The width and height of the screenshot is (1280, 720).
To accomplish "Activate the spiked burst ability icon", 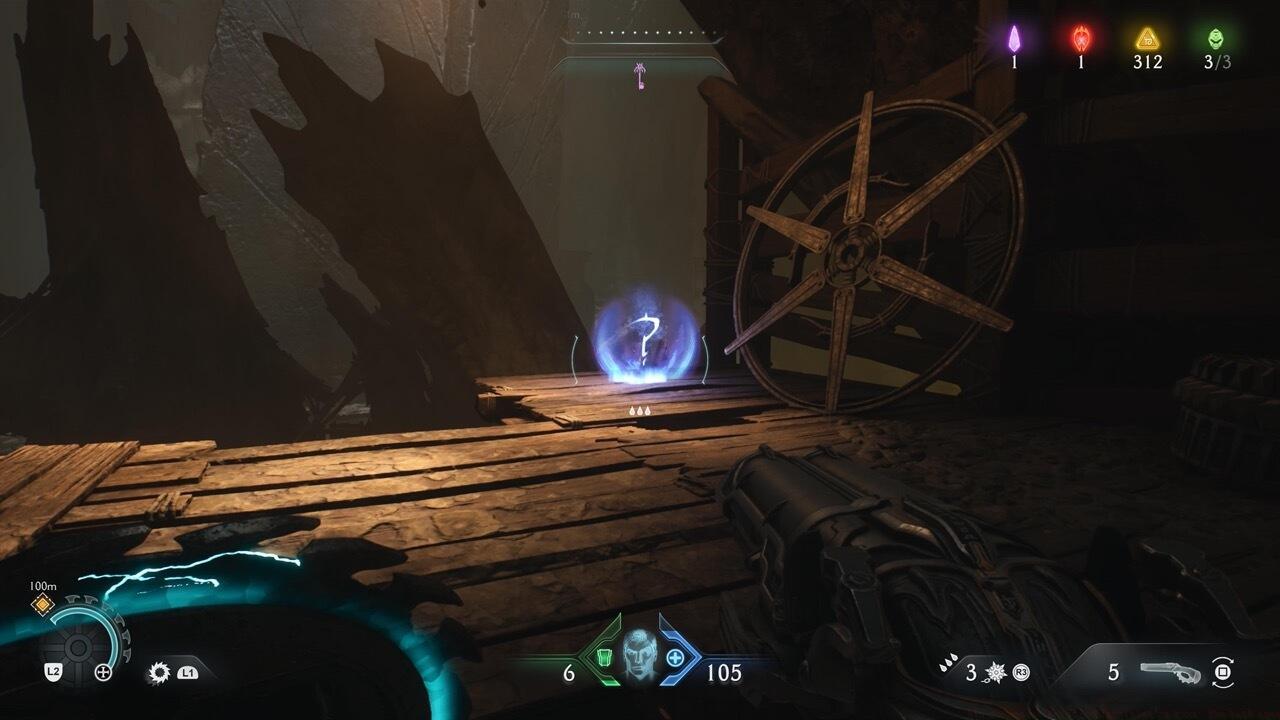I will click(x=997, y=672).
